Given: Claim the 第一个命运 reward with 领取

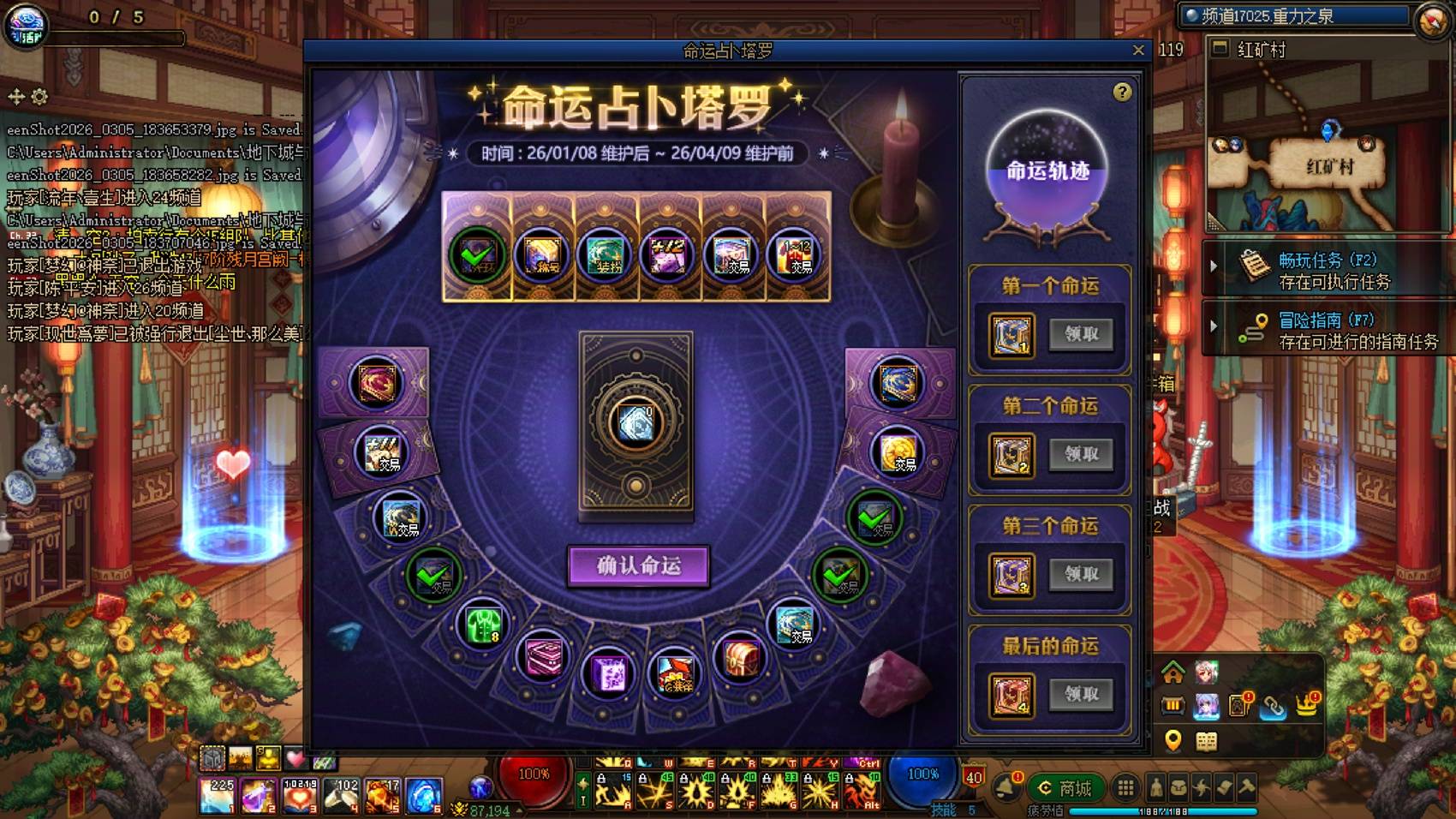Looking at the screenshot, I should point(1082,336).
